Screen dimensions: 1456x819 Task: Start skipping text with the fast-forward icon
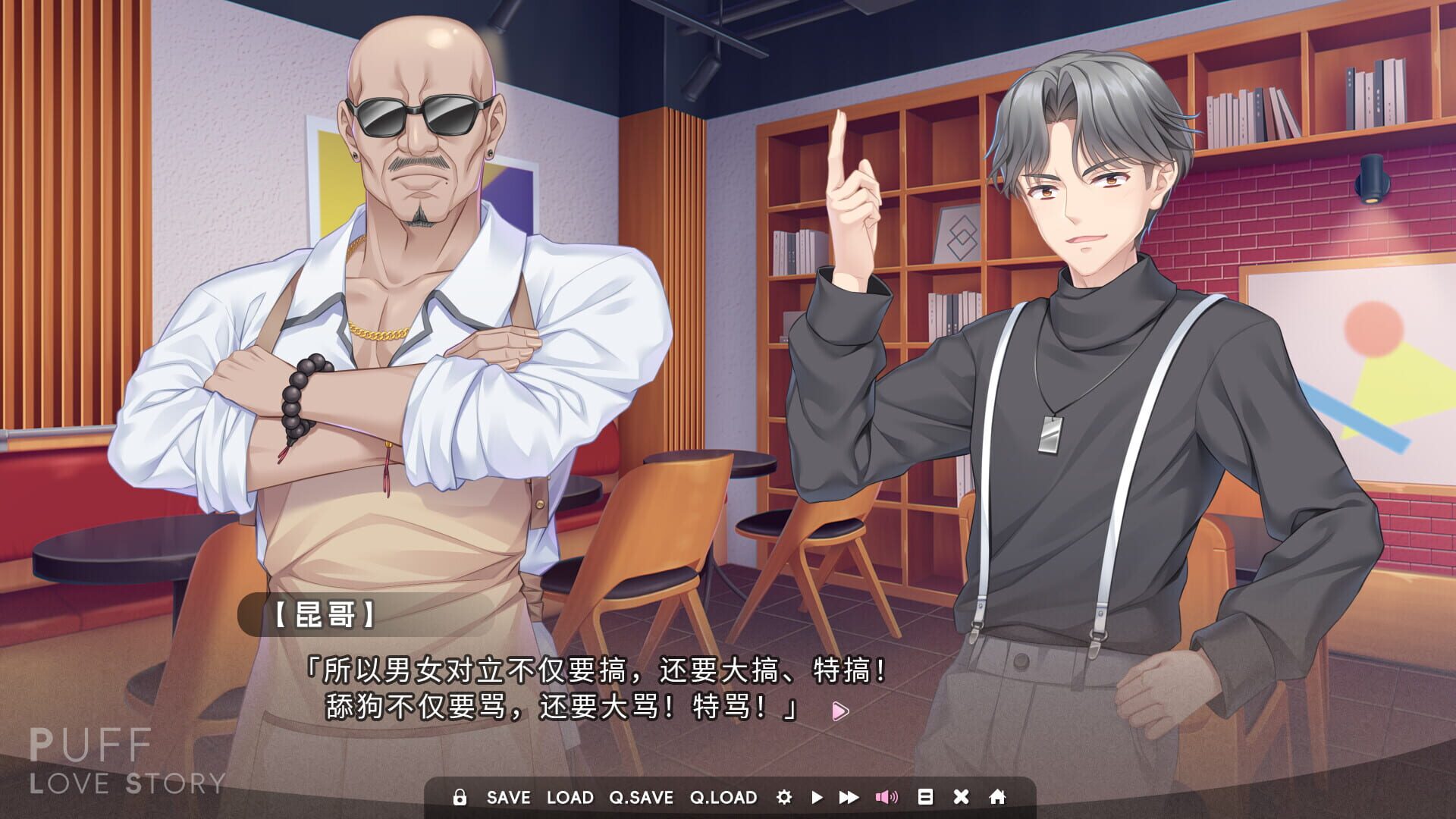pos(850,797)
